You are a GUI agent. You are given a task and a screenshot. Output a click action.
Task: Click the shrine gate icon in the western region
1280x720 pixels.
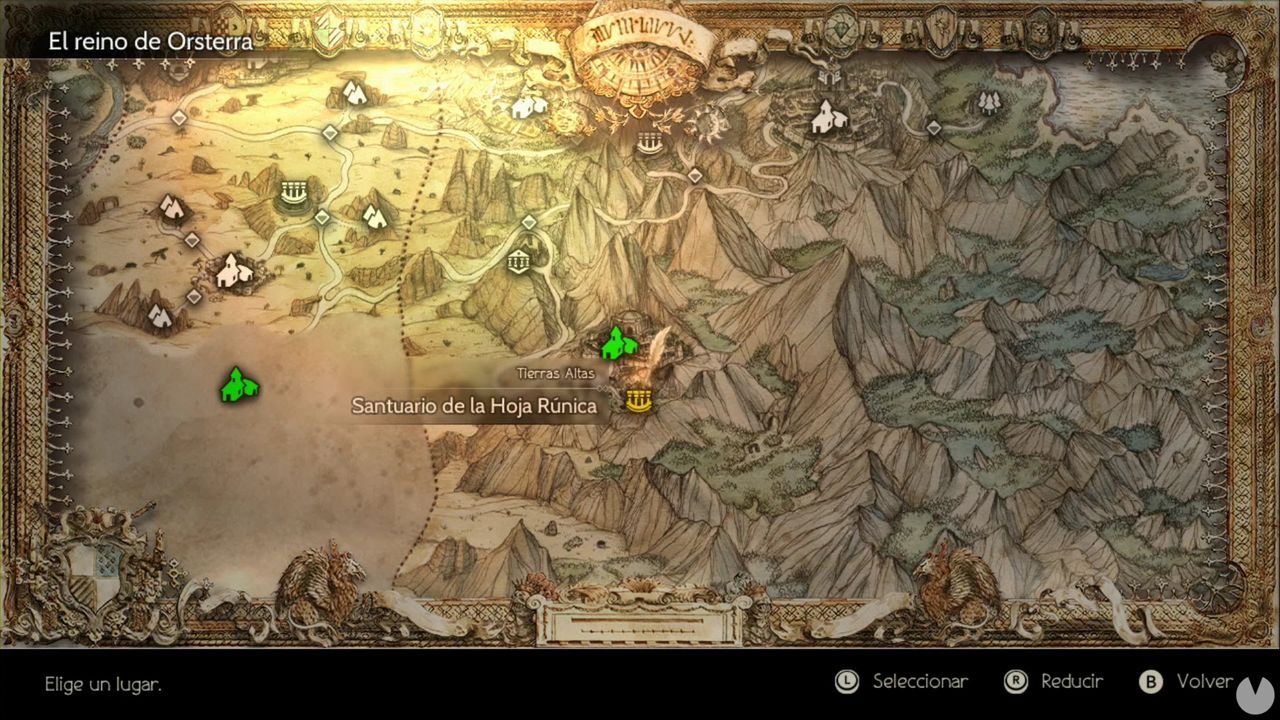[x=293, y=191]
